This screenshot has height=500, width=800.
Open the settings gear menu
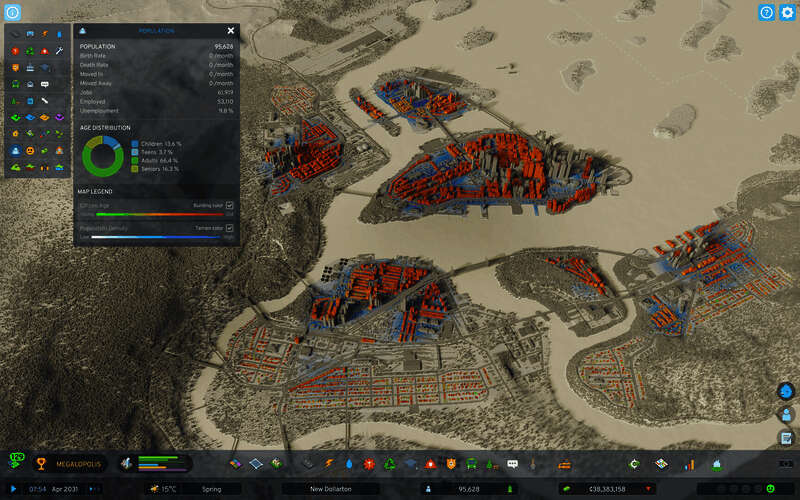(786, 12)
